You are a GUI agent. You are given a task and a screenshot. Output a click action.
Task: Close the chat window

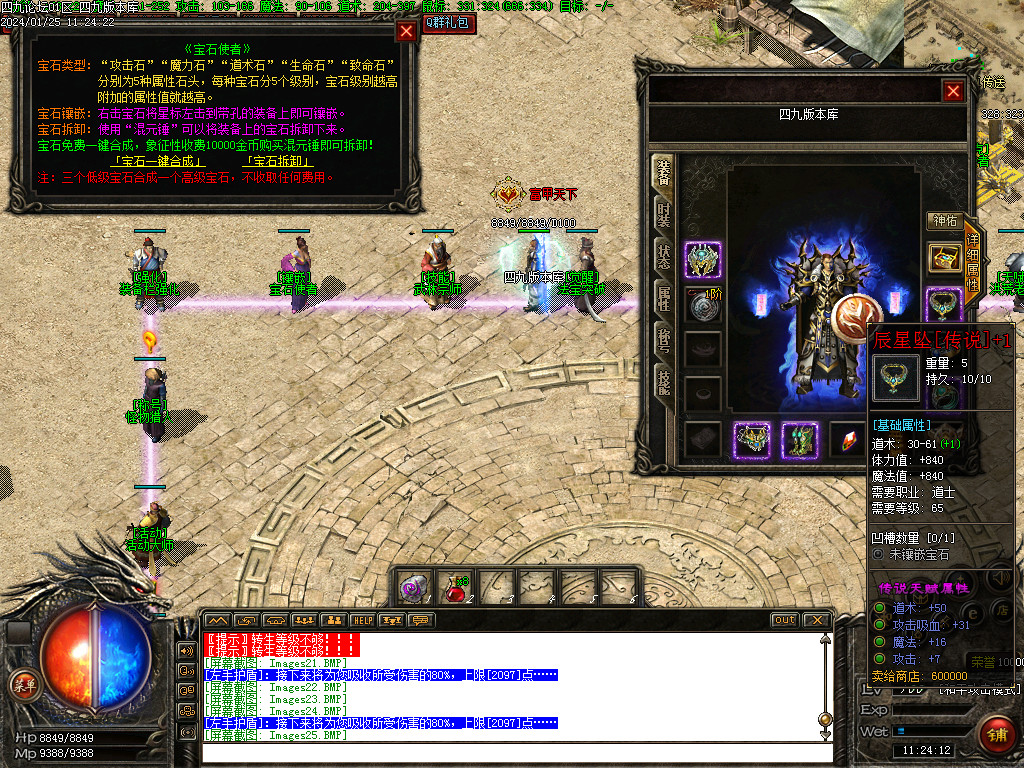pyautogui.click(x=817, y=620)
